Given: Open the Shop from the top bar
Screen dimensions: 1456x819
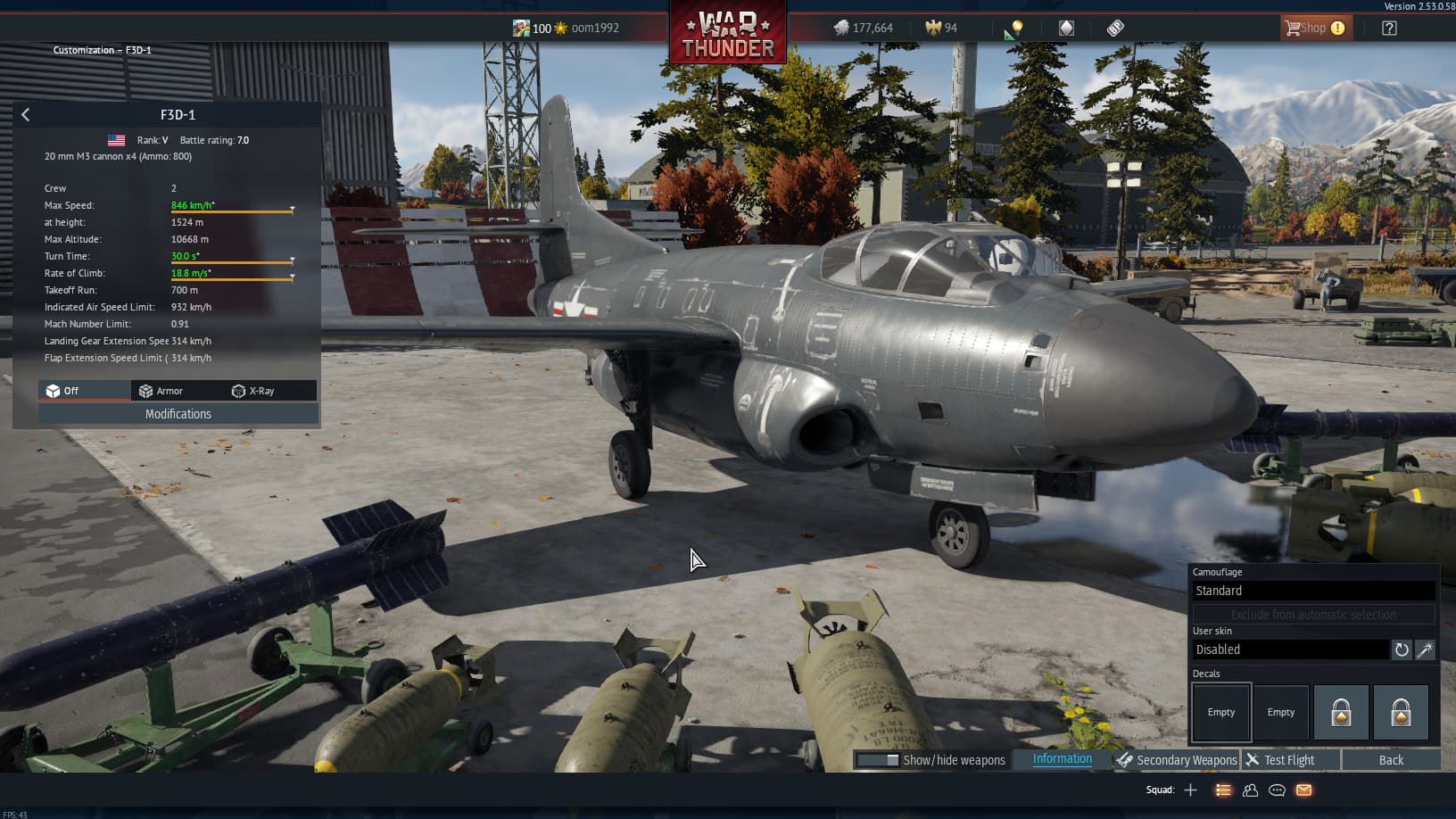Looking at the screenshot, I should click(1315, 28).
